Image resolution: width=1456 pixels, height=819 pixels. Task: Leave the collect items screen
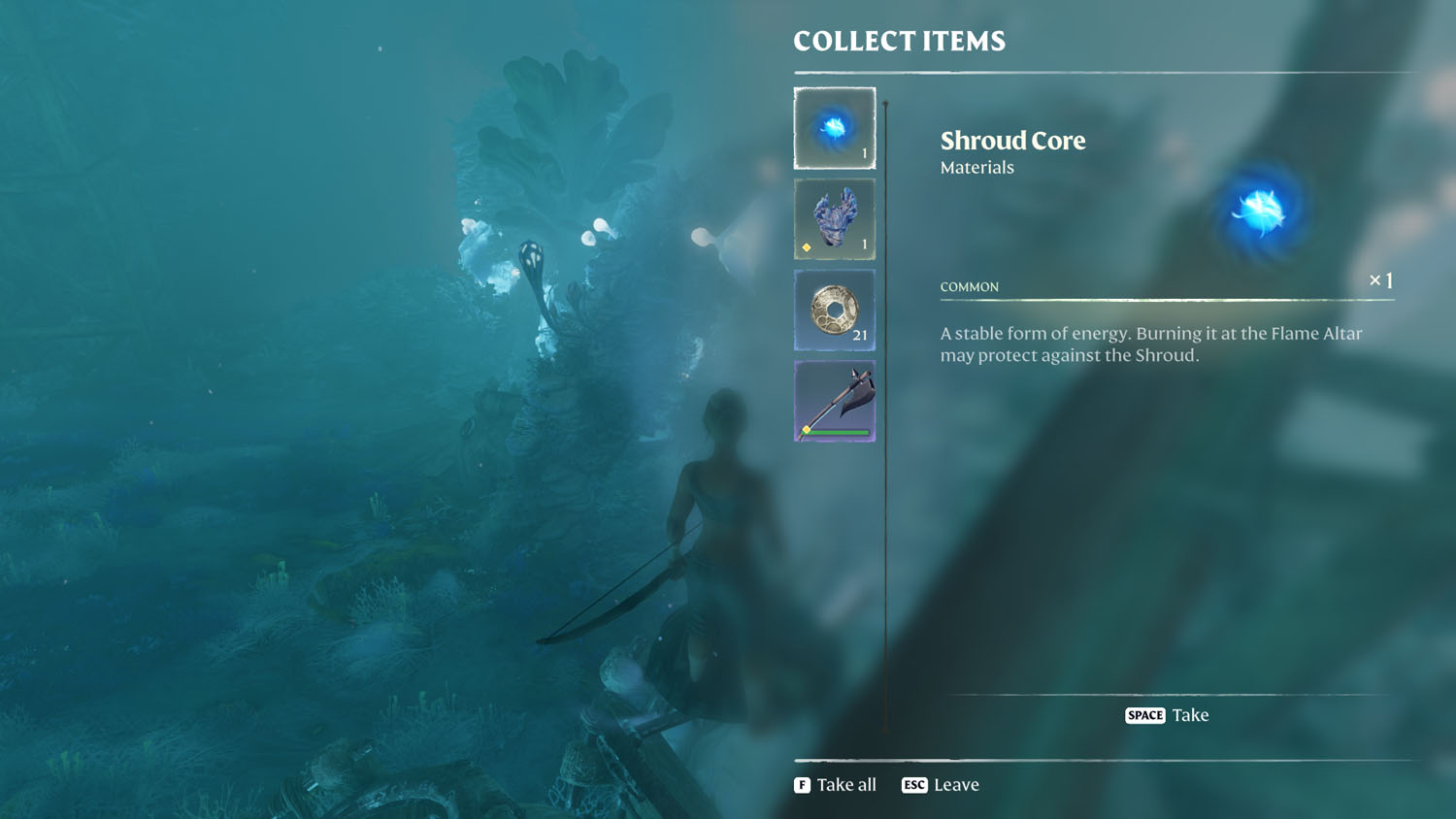pos(941,785)
